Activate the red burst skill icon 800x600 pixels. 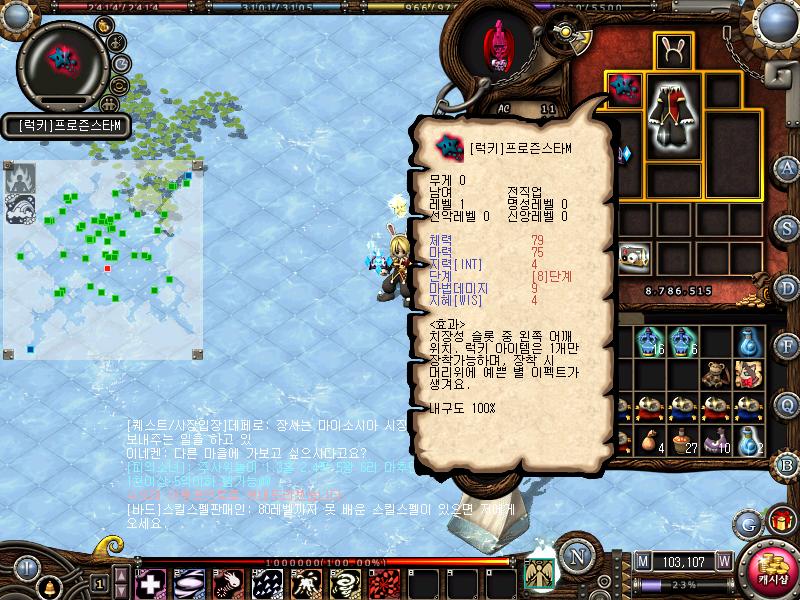point(383,582)
